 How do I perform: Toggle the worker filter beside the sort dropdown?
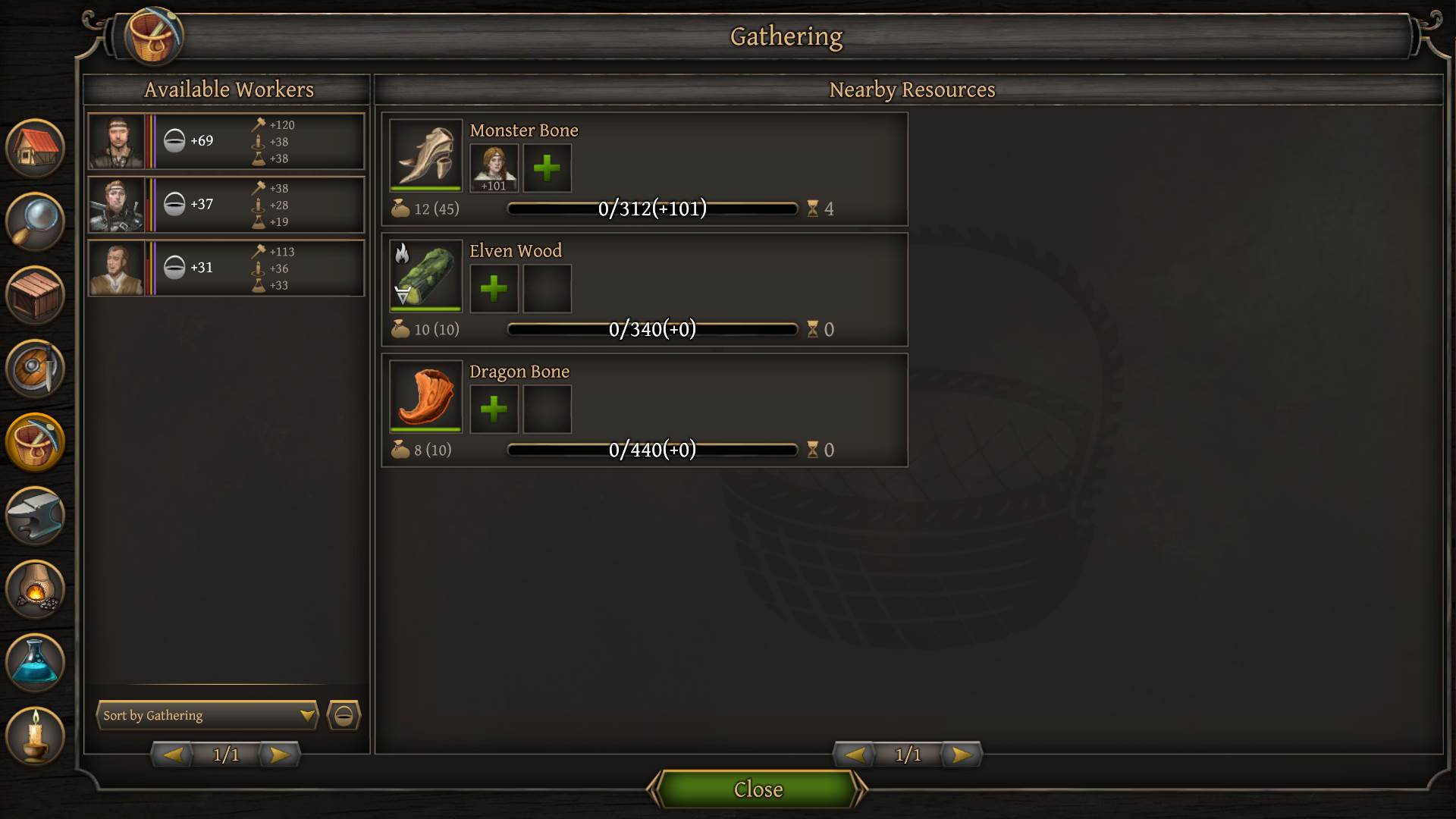343,715
